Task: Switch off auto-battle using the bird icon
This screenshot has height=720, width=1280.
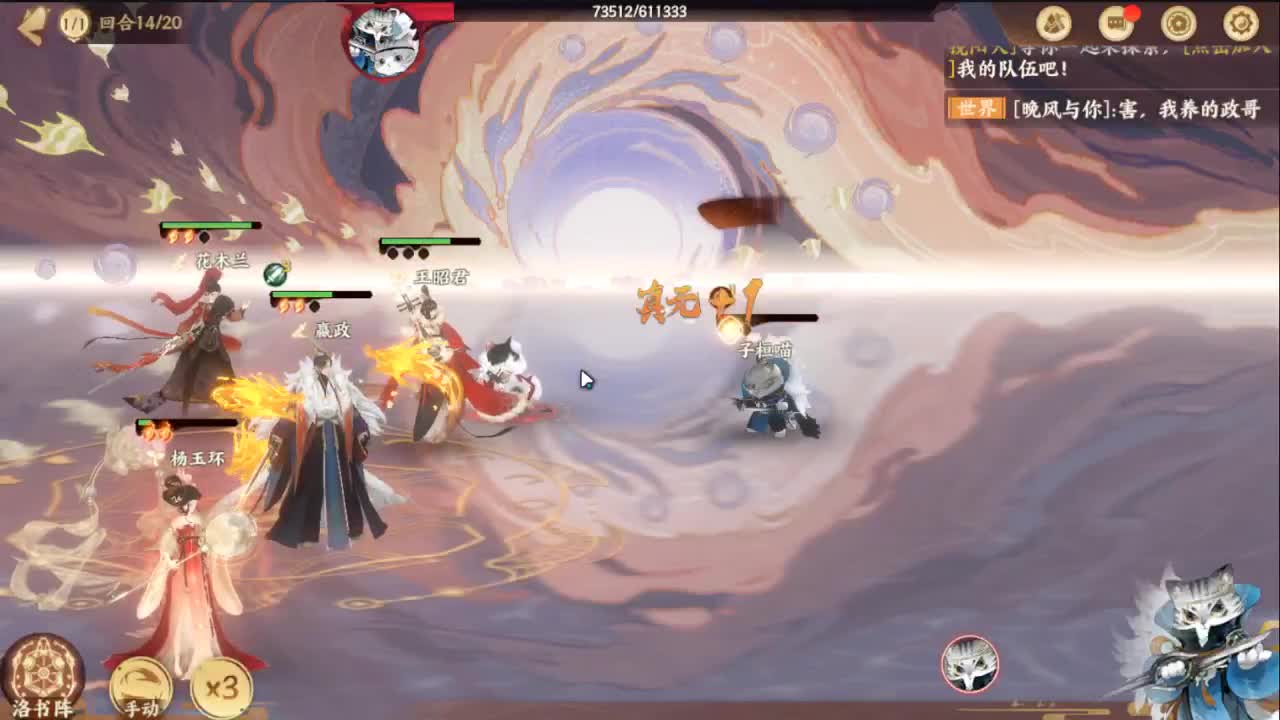Action: click(140, 678)
